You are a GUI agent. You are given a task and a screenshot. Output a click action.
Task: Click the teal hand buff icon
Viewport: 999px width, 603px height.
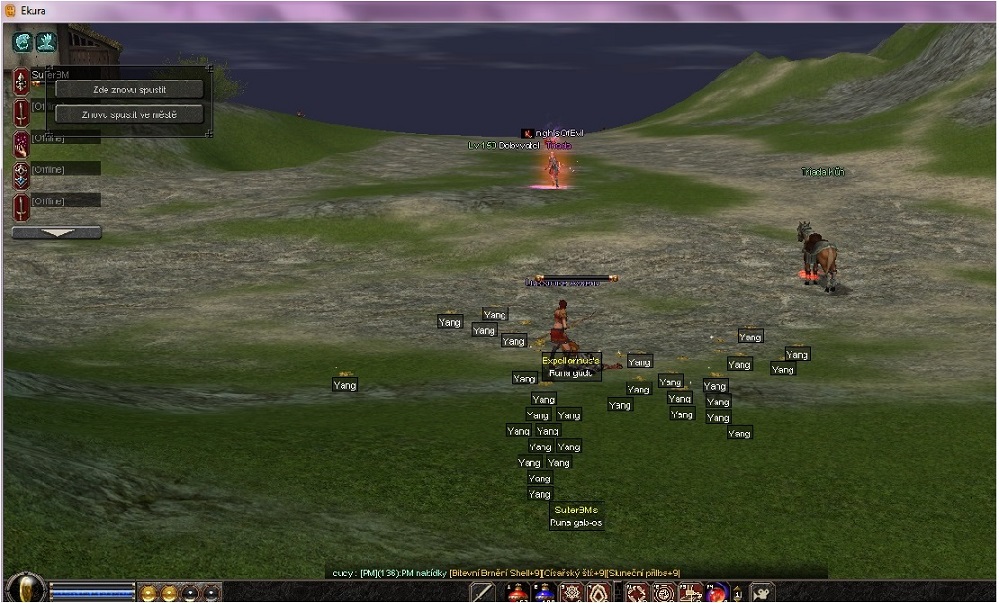46,42
